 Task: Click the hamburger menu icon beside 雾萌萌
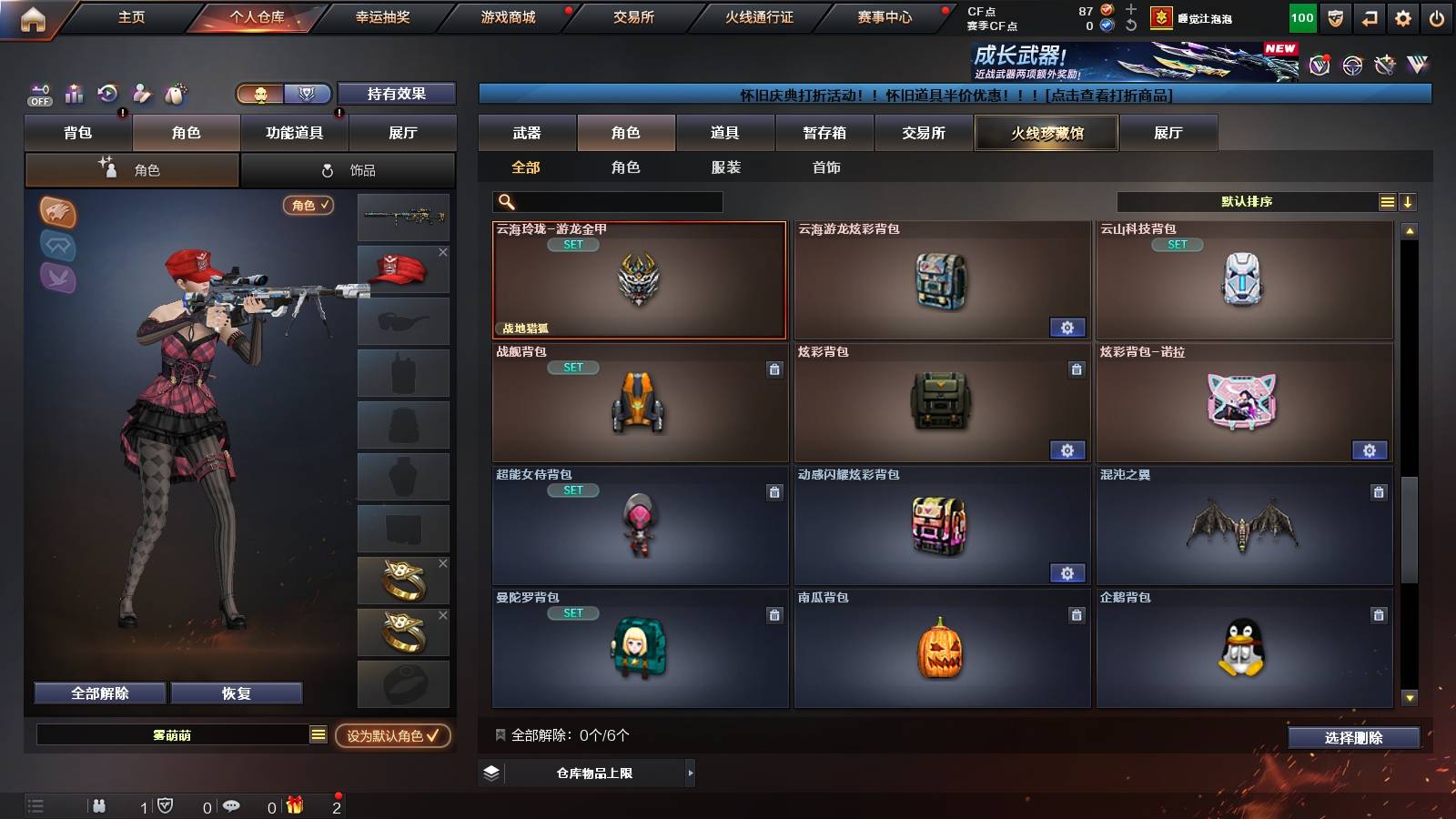317,733
